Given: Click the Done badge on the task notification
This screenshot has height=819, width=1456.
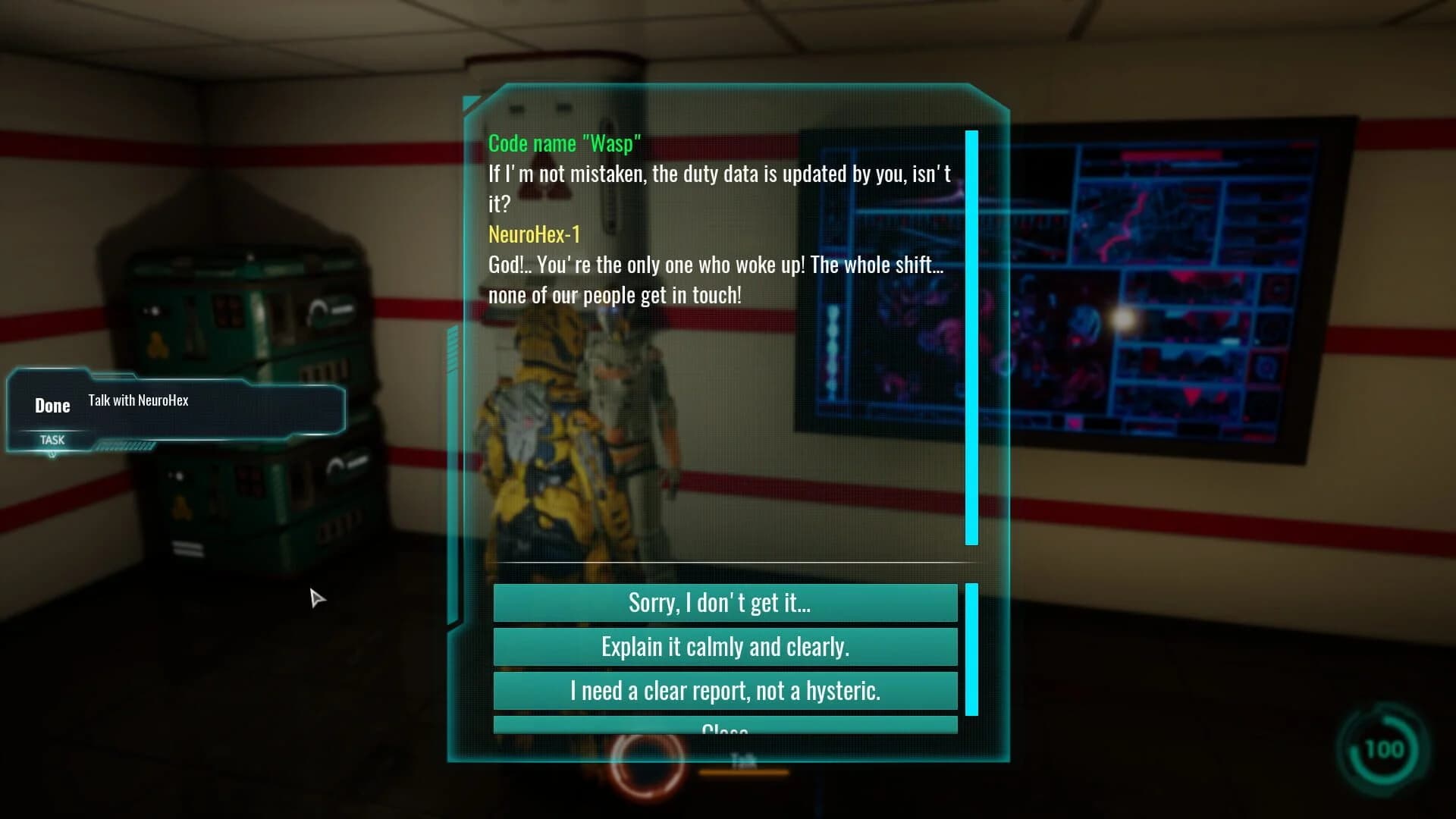Looking at the screenshot, I should [x=52, y=405].
